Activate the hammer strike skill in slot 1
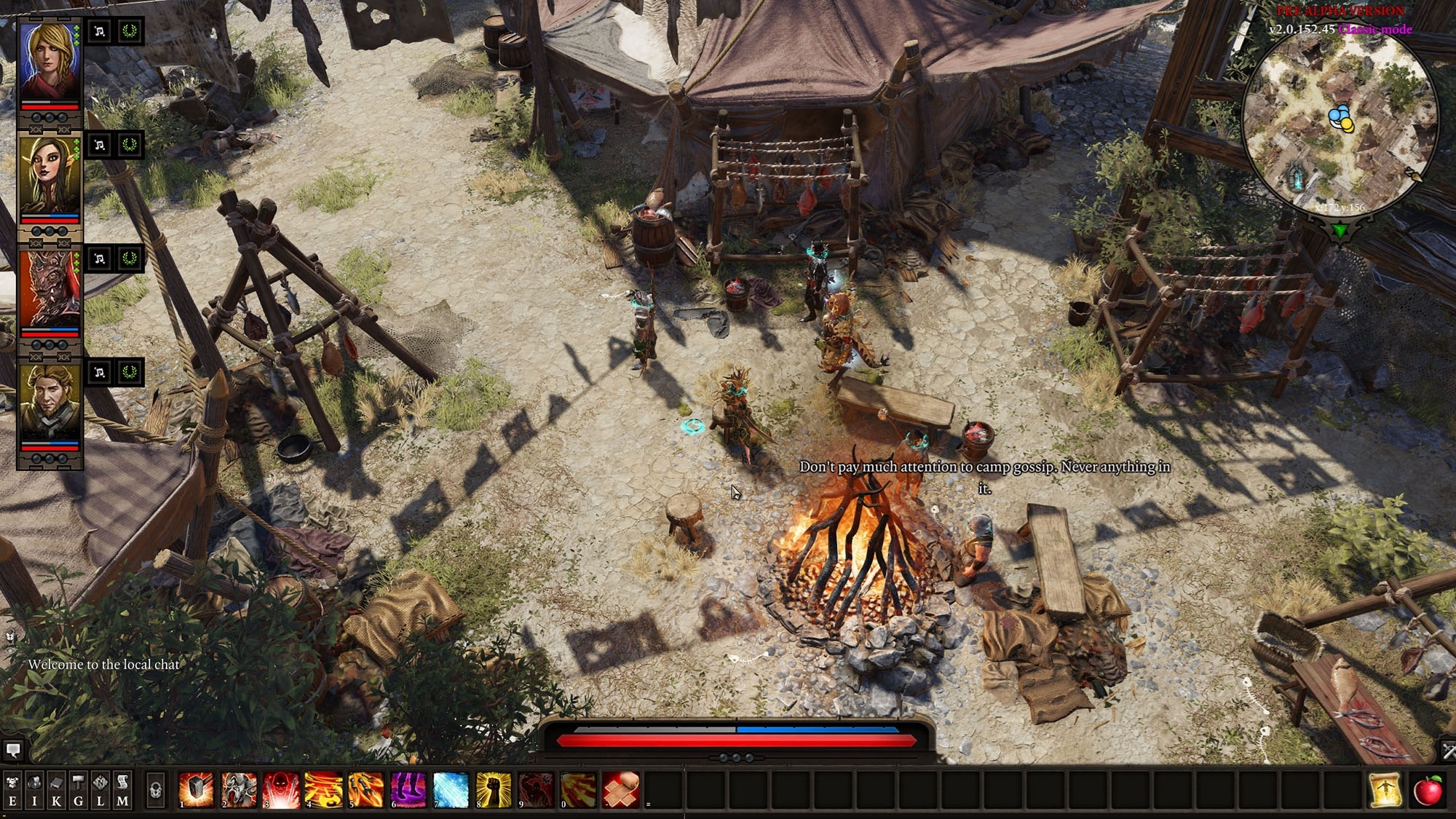The height and width of the screenshot is (819, 1456). pyautogui.click(x=197, y=790)
